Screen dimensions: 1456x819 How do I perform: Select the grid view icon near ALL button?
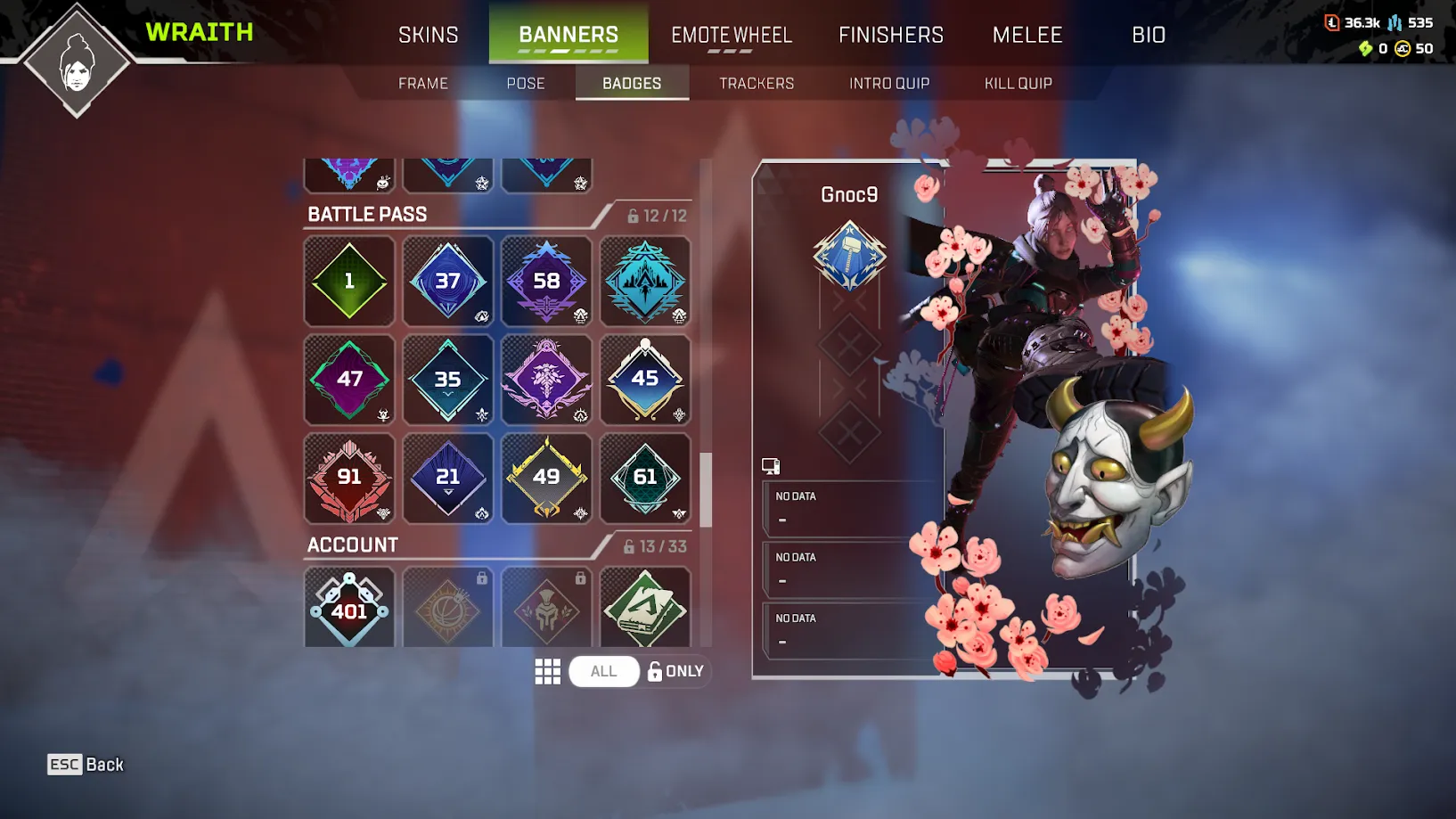coord(548,671)
